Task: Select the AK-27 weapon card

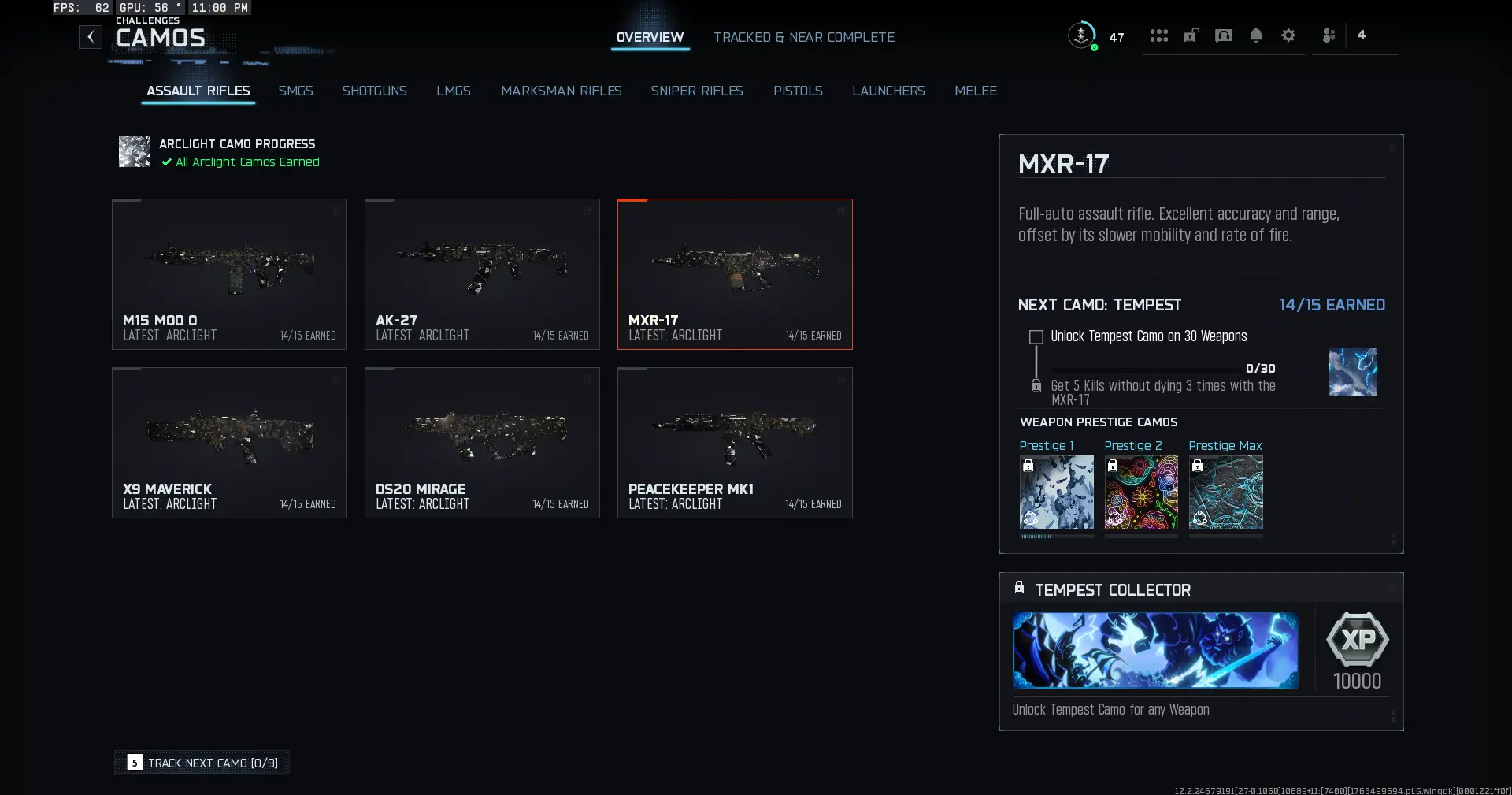Action: pyautogui.click(x=482, y=274)
